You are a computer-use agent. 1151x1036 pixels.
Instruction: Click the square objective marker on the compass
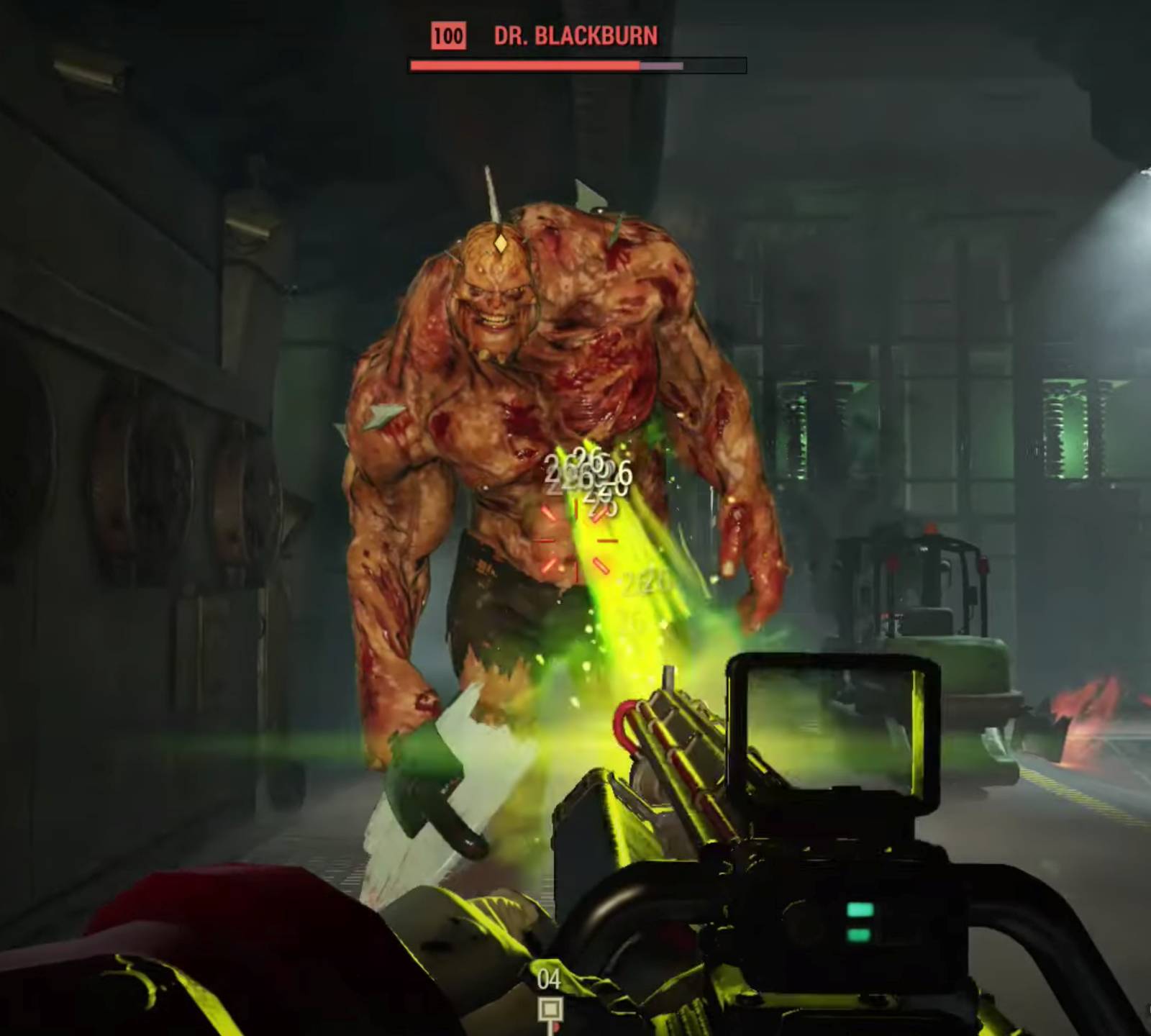point(550,1009)
